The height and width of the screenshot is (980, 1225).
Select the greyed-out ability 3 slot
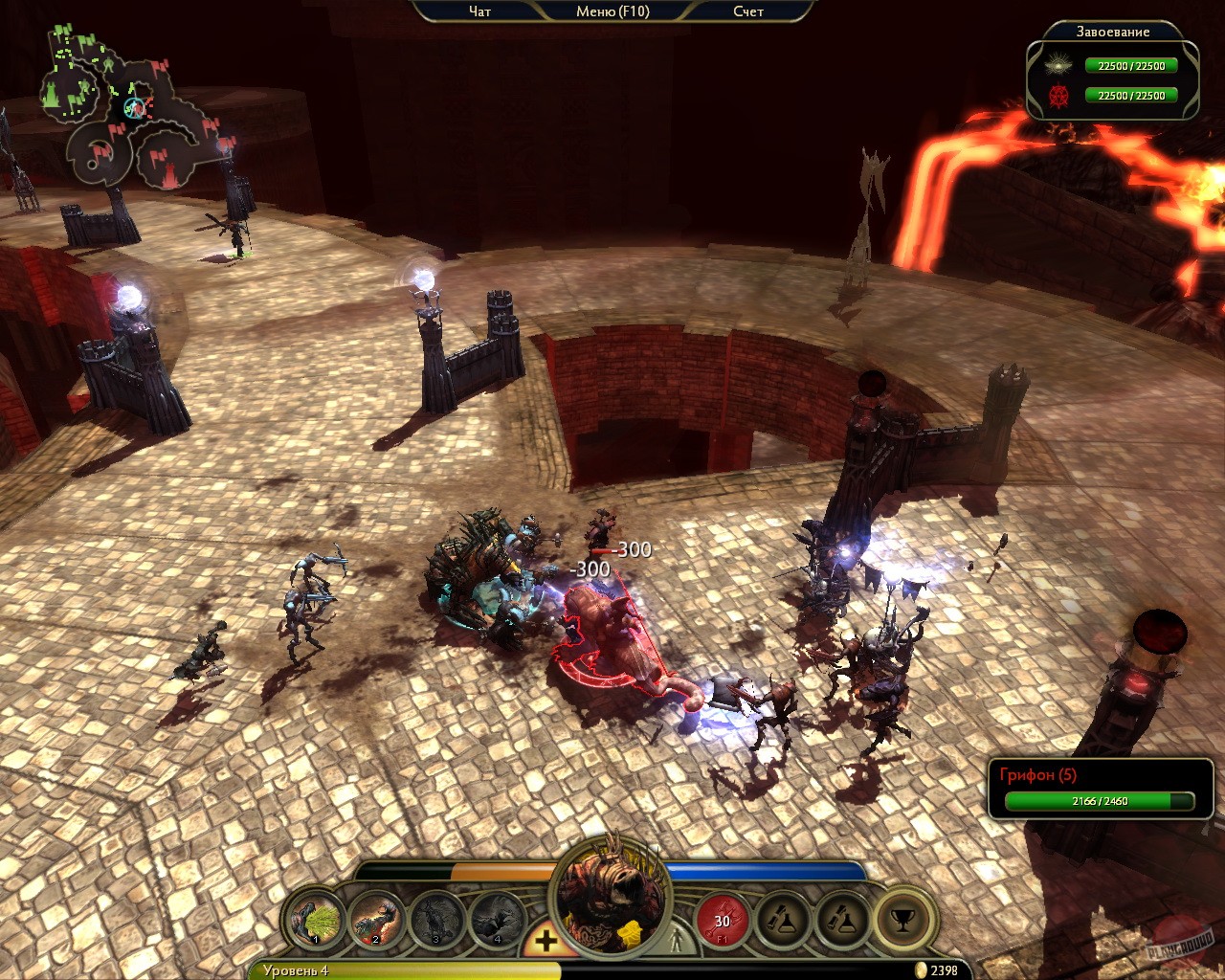[x=437, y=921]
